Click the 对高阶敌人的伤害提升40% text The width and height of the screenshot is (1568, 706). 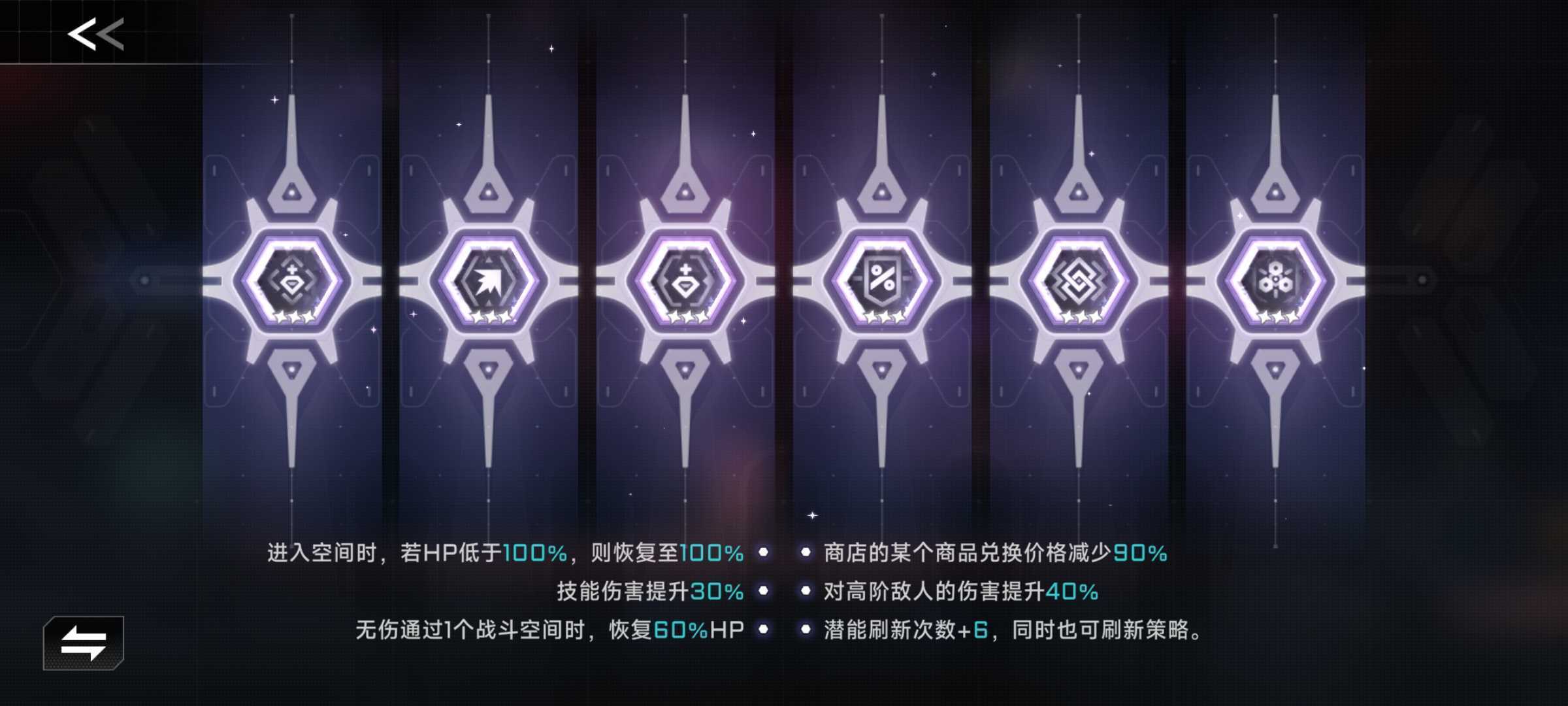(960, 592)
